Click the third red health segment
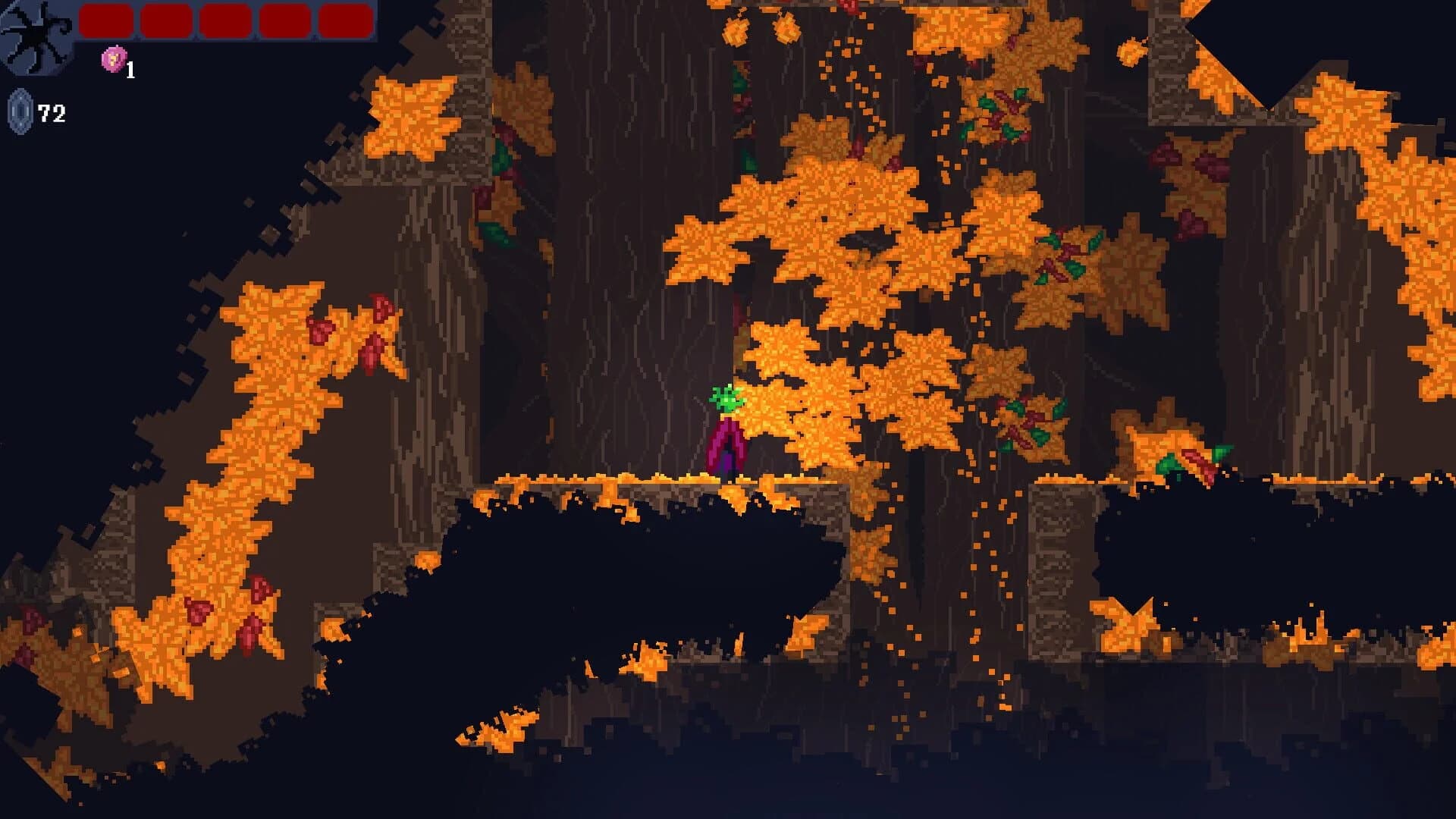Screen dimensions: 1456x819 click(x=224, y=20)
